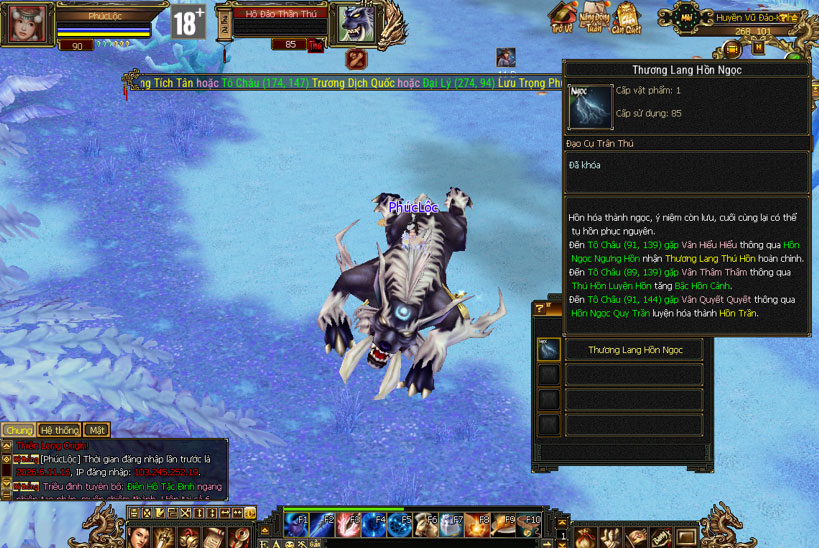
Task: Open the Mật private chat tab
Action: pyautogui.click(x=97, y=430)
